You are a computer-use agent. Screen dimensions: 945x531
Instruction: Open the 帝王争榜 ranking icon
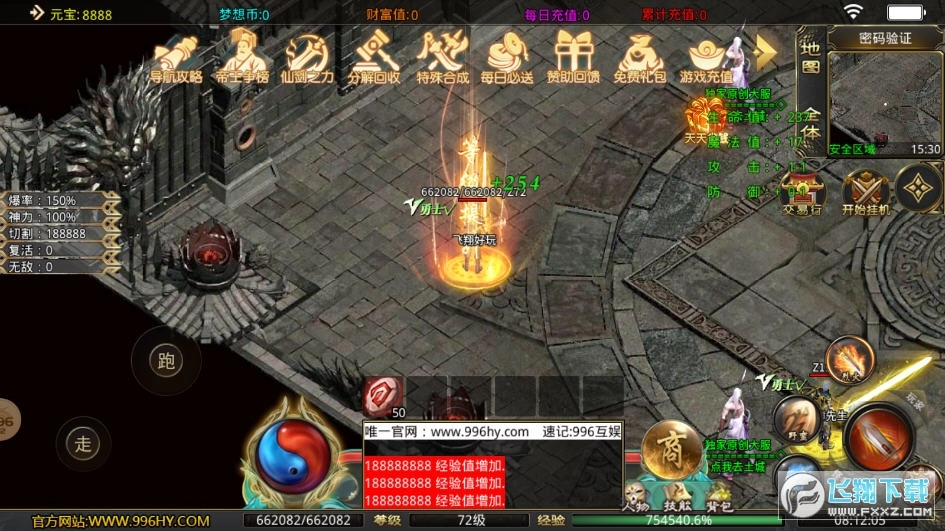pos(242,58)
